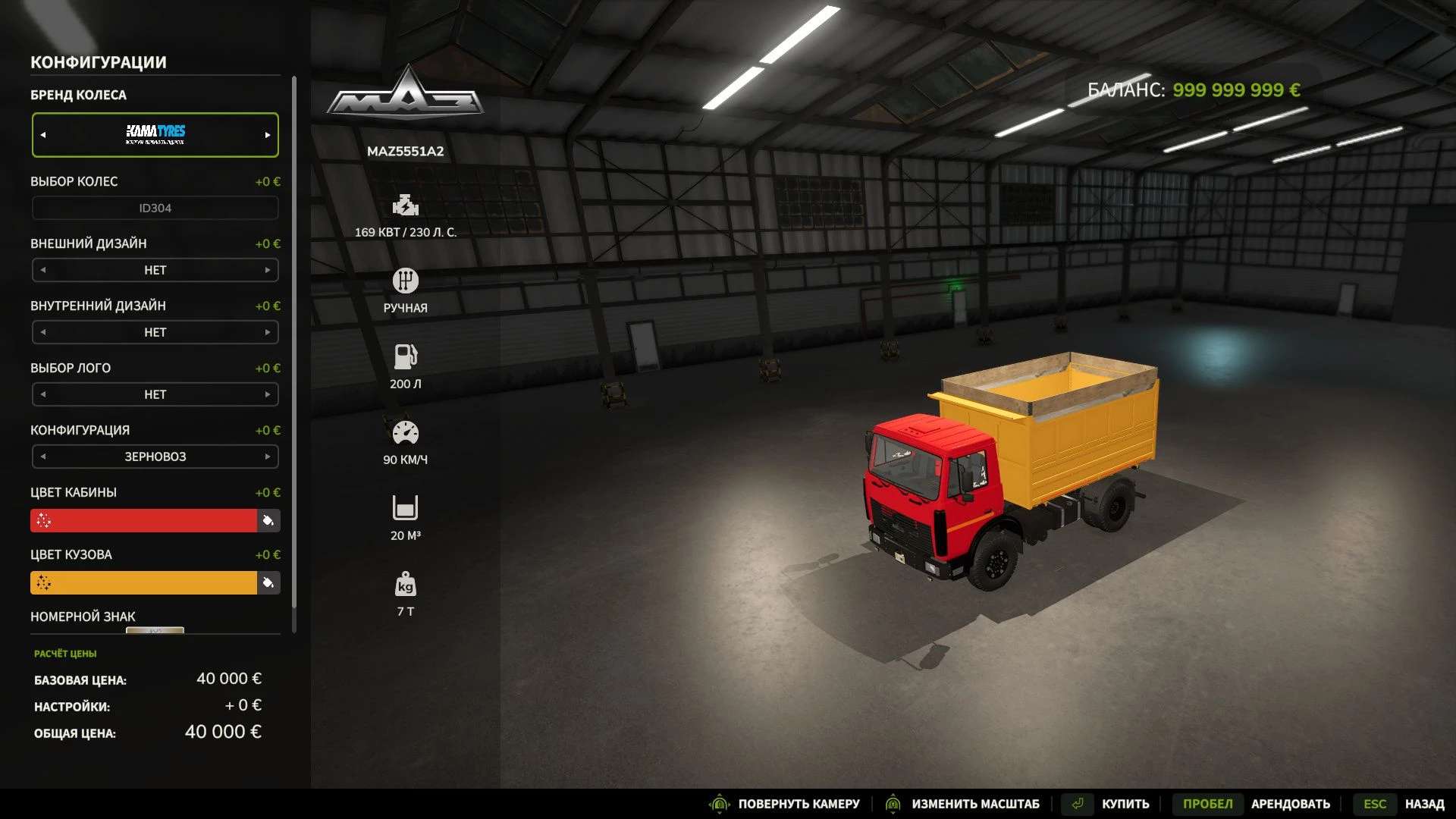Select previous wheel brand arrow
The width and height of the screenshot is (1456, 819).
[43, 135]
